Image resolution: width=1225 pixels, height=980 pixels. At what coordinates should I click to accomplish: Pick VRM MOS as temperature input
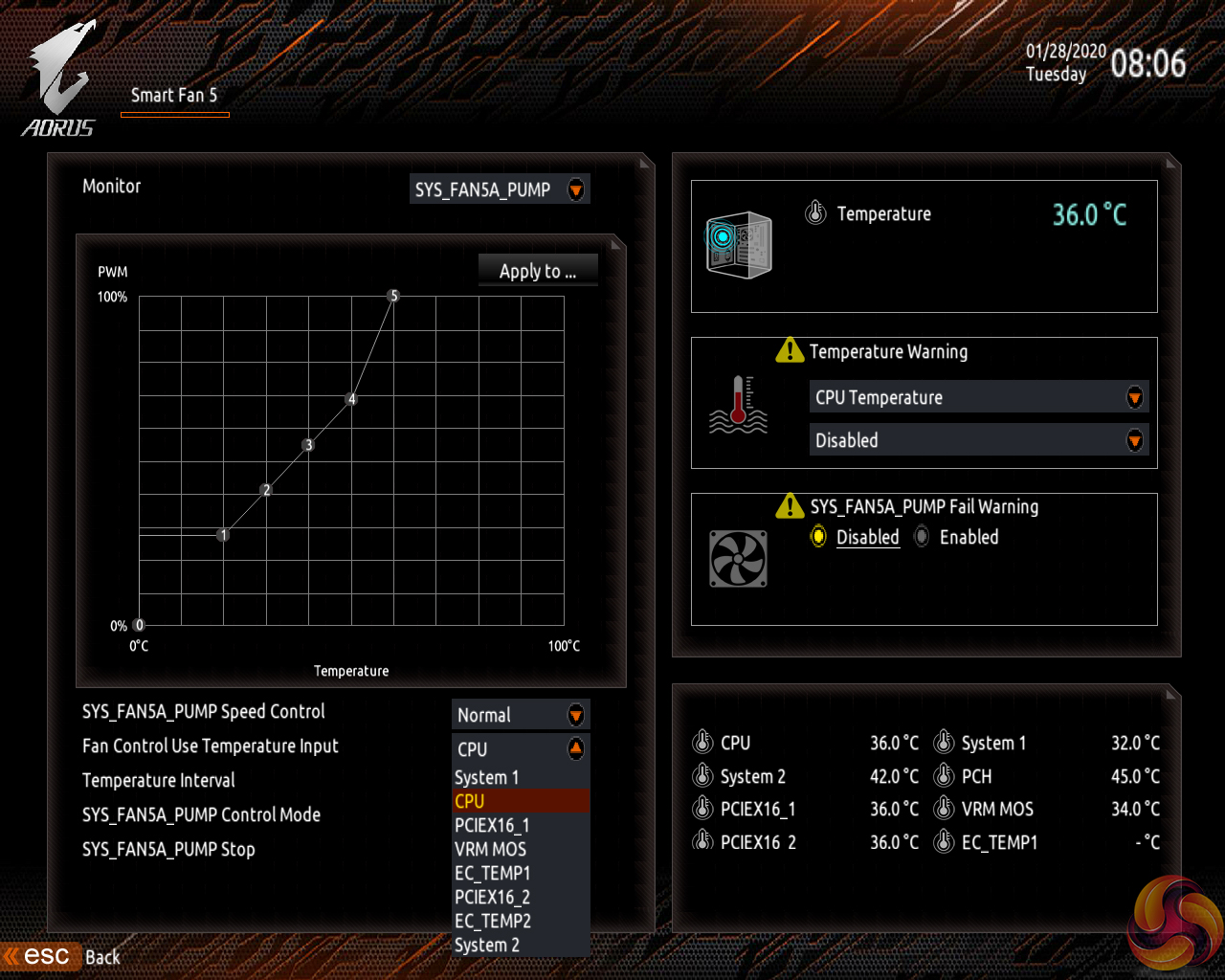pos(490,849)
